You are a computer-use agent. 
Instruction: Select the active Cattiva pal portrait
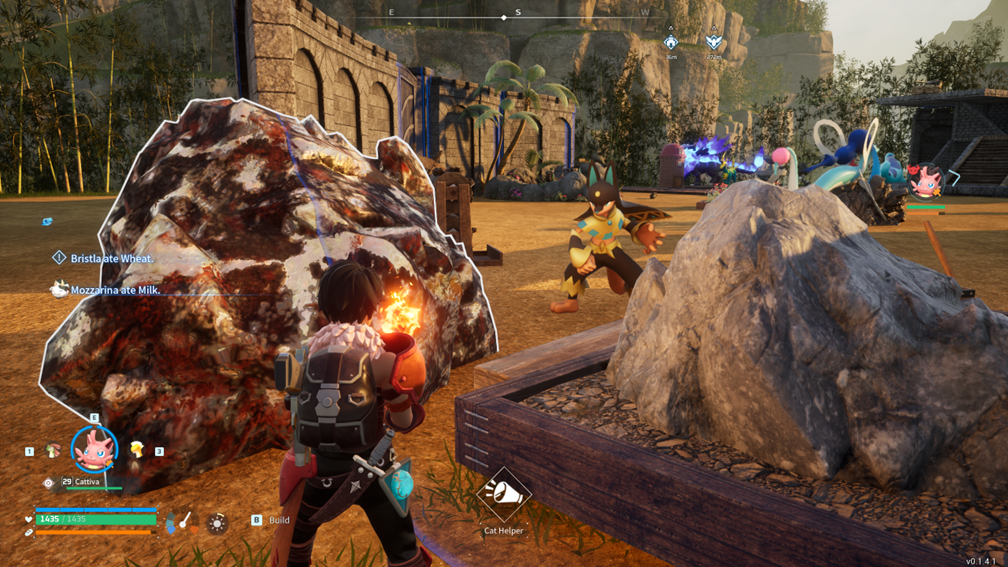95,450
